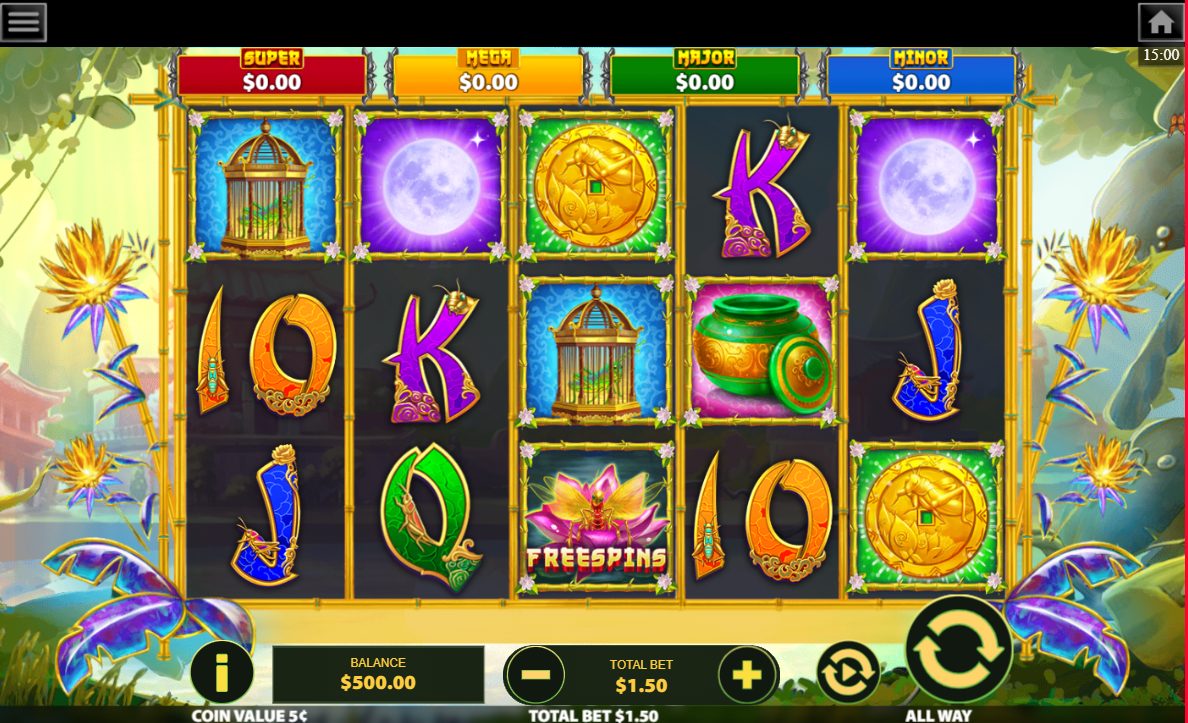Activate the autoplay button
The image size is (1188, 723).
(x=848, y=672)
